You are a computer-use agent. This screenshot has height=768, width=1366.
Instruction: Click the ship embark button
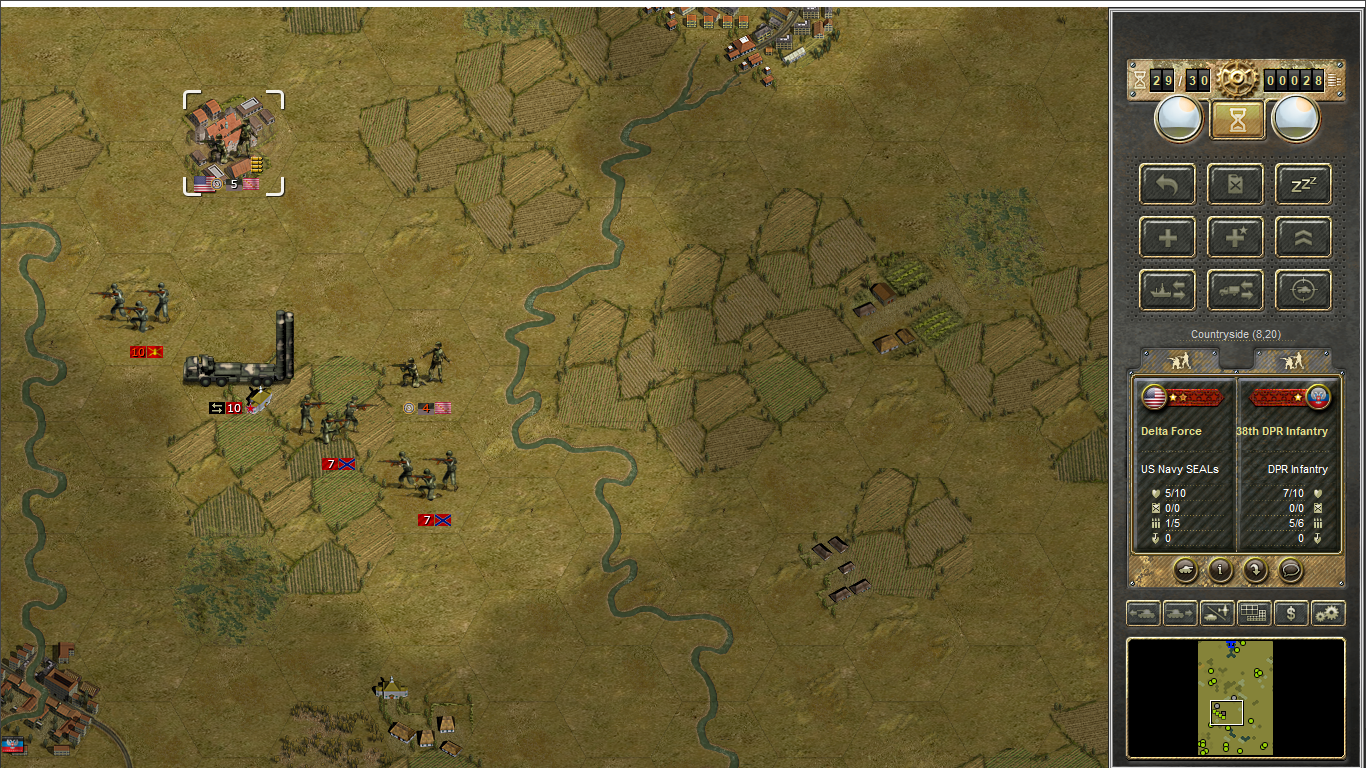(x=1168, y=290)
